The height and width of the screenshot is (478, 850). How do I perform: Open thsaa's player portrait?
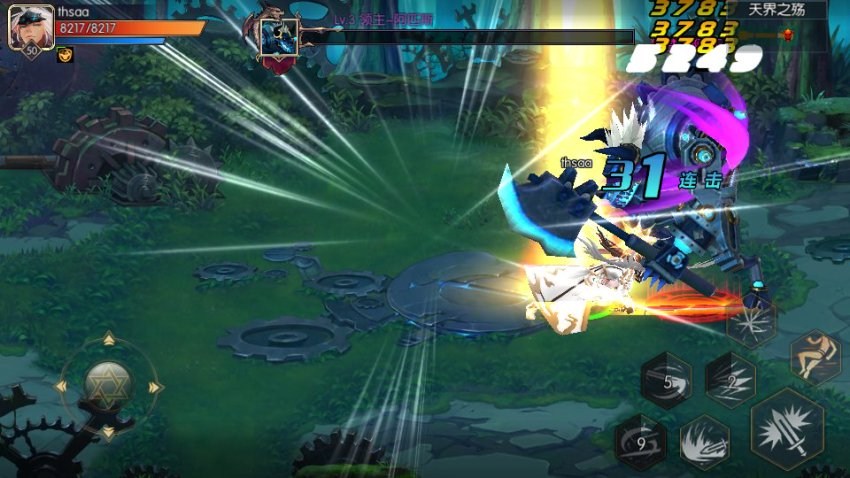29,28
